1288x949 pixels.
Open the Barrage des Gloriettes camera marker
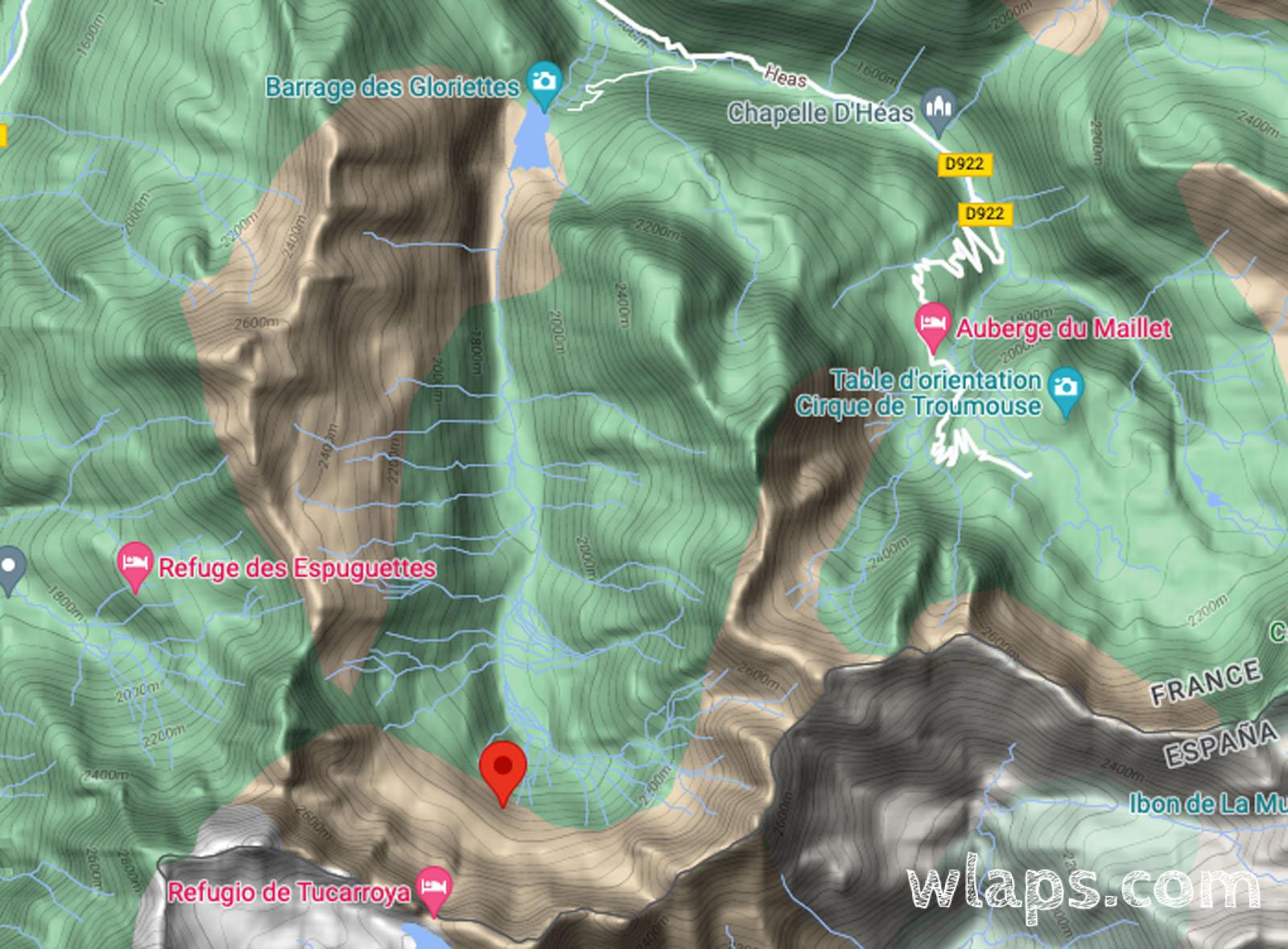pos(544,83)
